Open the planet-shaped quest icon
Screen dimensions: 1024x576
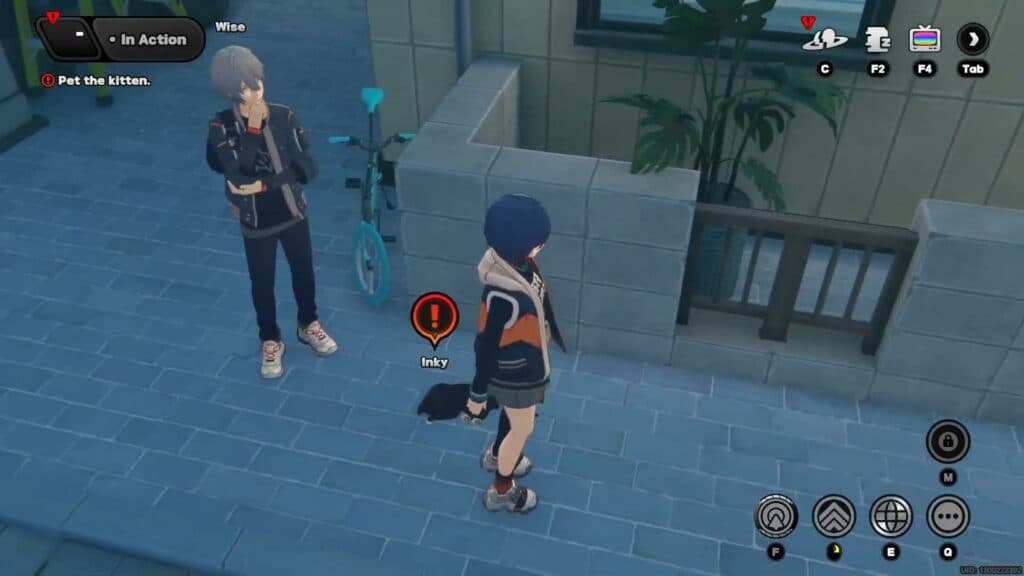tap(824, 41)
